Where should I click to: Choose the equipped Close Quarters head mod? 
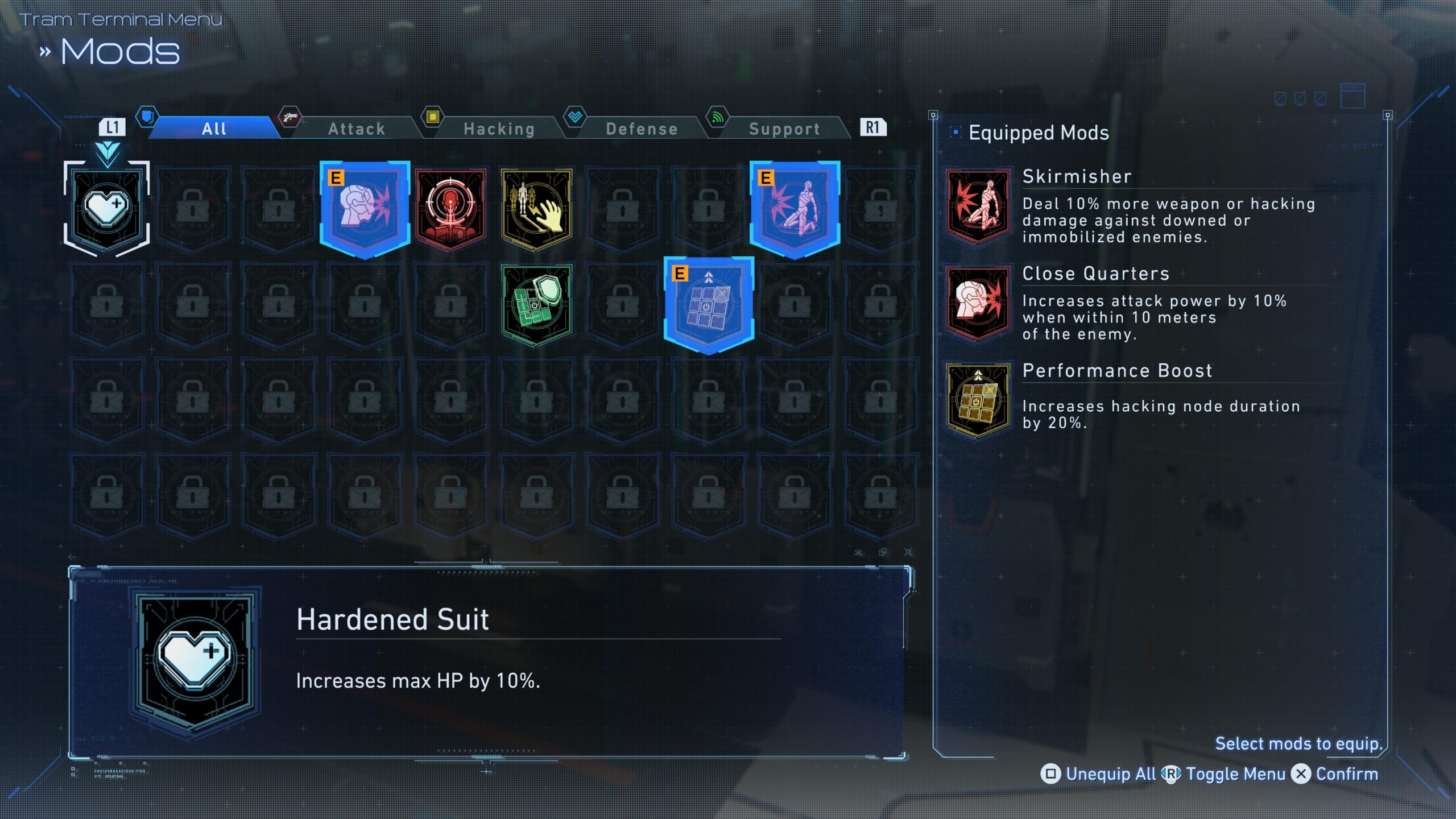pos(365,209)
